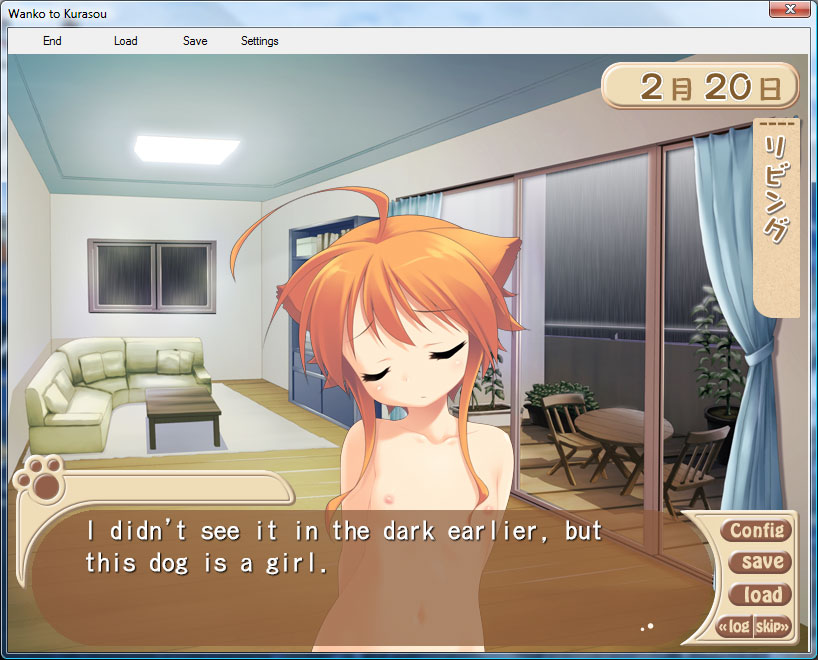Open the Save menu in the top menu bar
The width and height of the screenshot is (818, 660).
(x=195, y=41)
